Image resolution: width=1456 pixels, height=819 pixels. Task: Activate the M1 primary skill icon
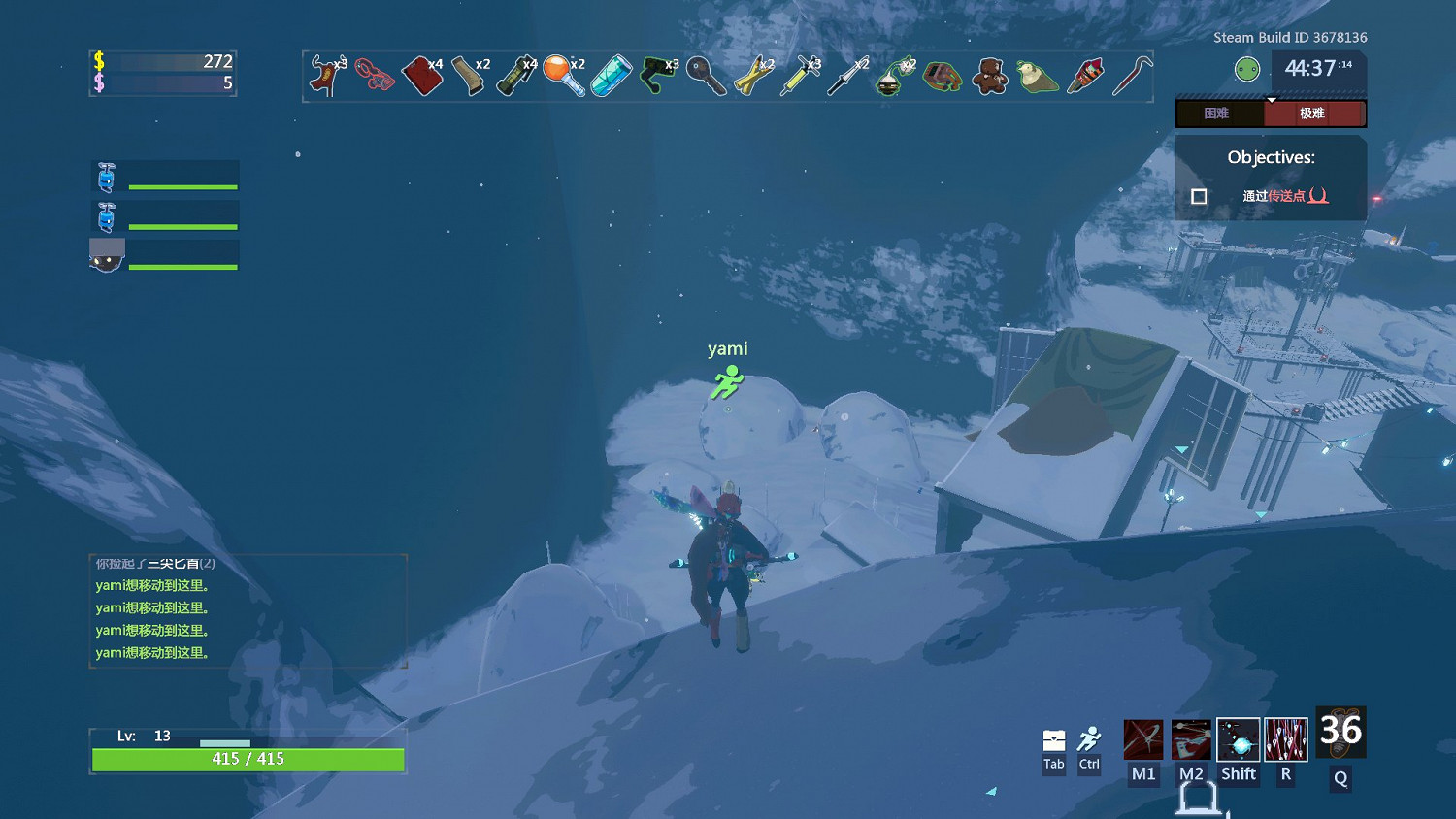(x=1143, y=739)
